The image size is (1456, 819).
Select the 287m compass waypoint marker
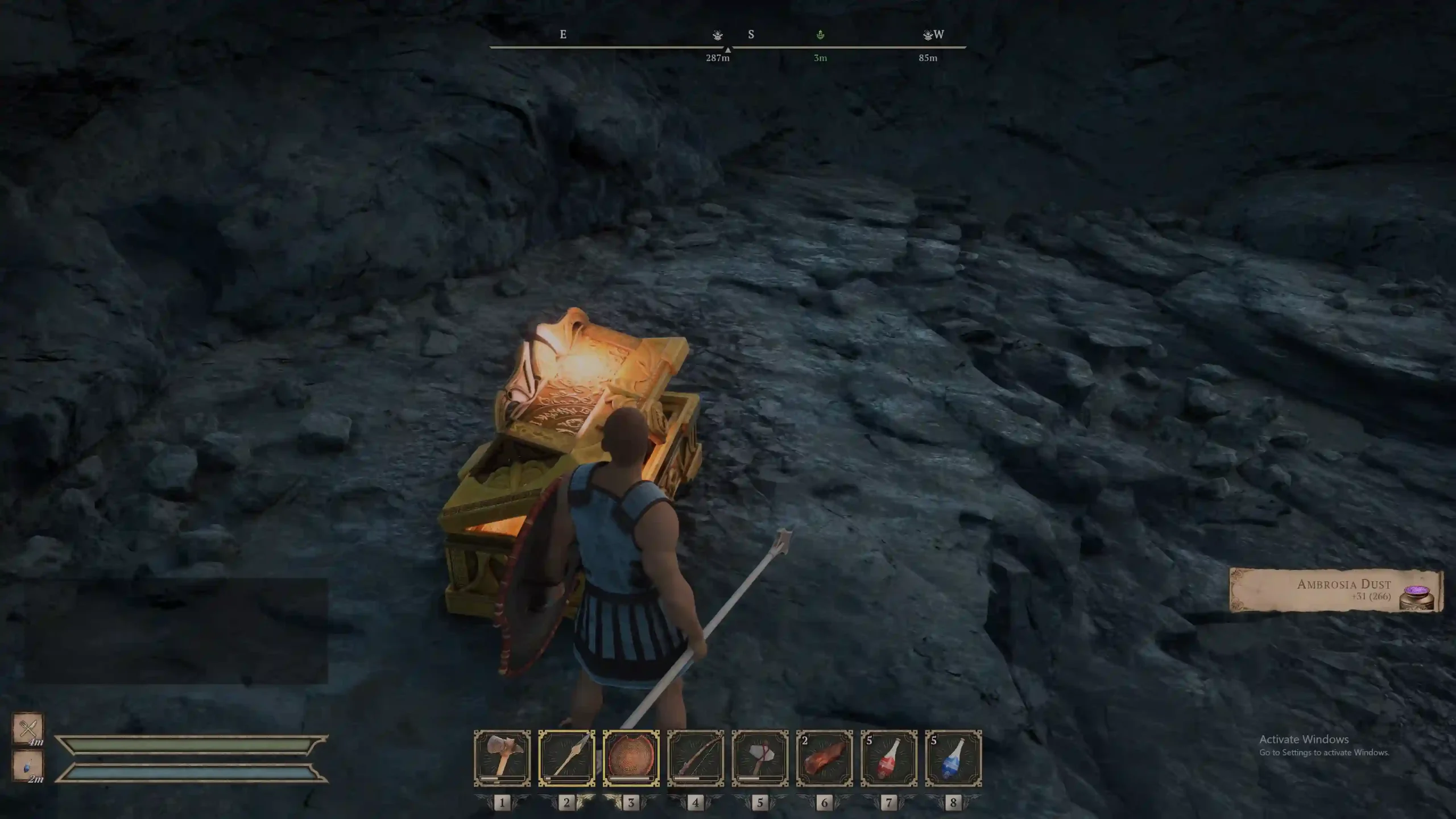coord(718,35)
